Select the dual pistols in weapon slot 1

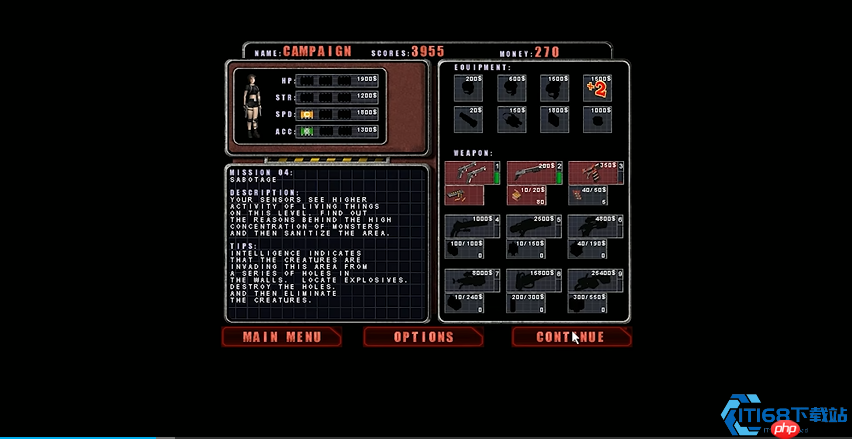click(472, 172)
